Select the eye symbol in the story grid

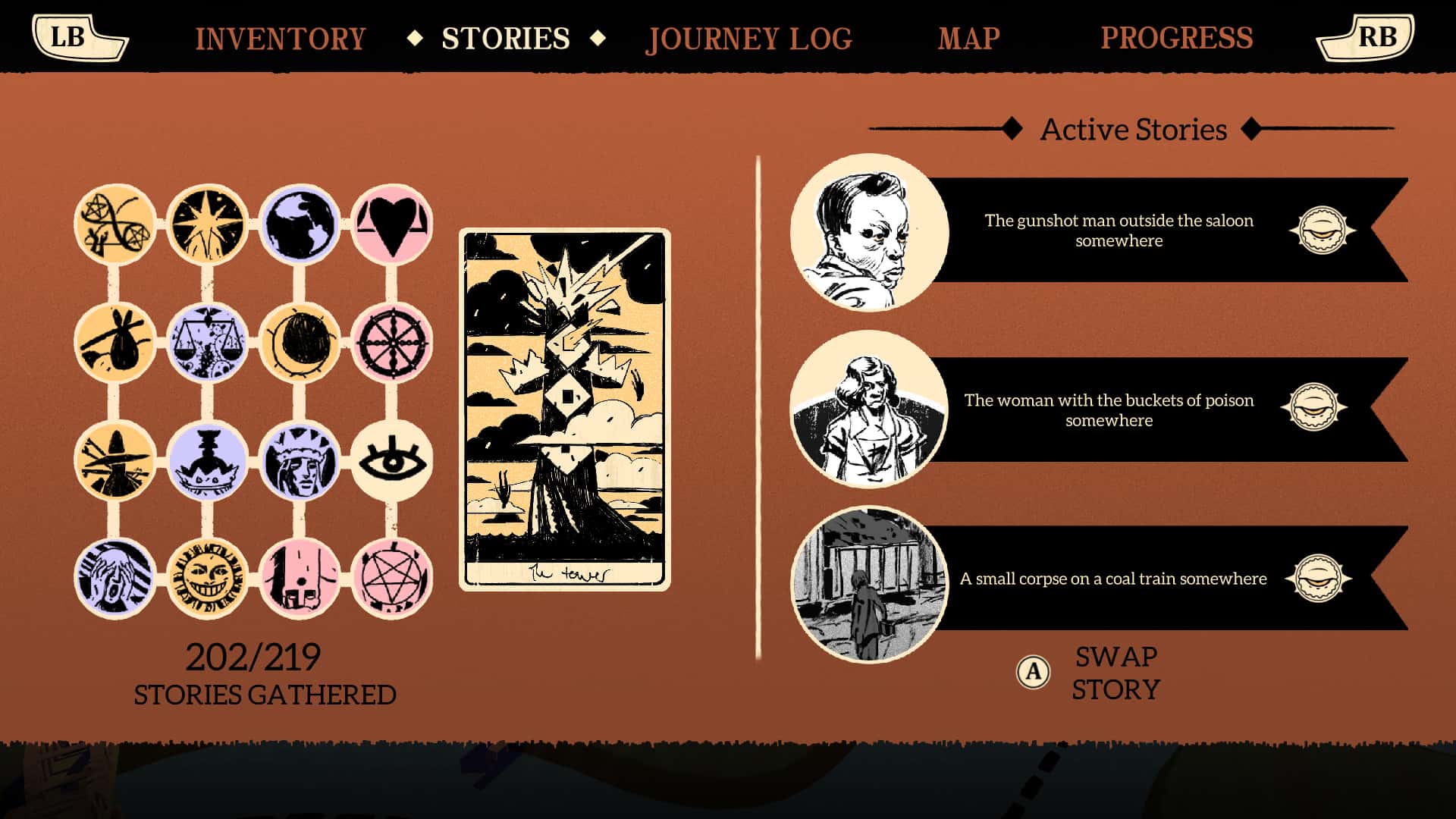pyautogui.click(x=394, y=455)
